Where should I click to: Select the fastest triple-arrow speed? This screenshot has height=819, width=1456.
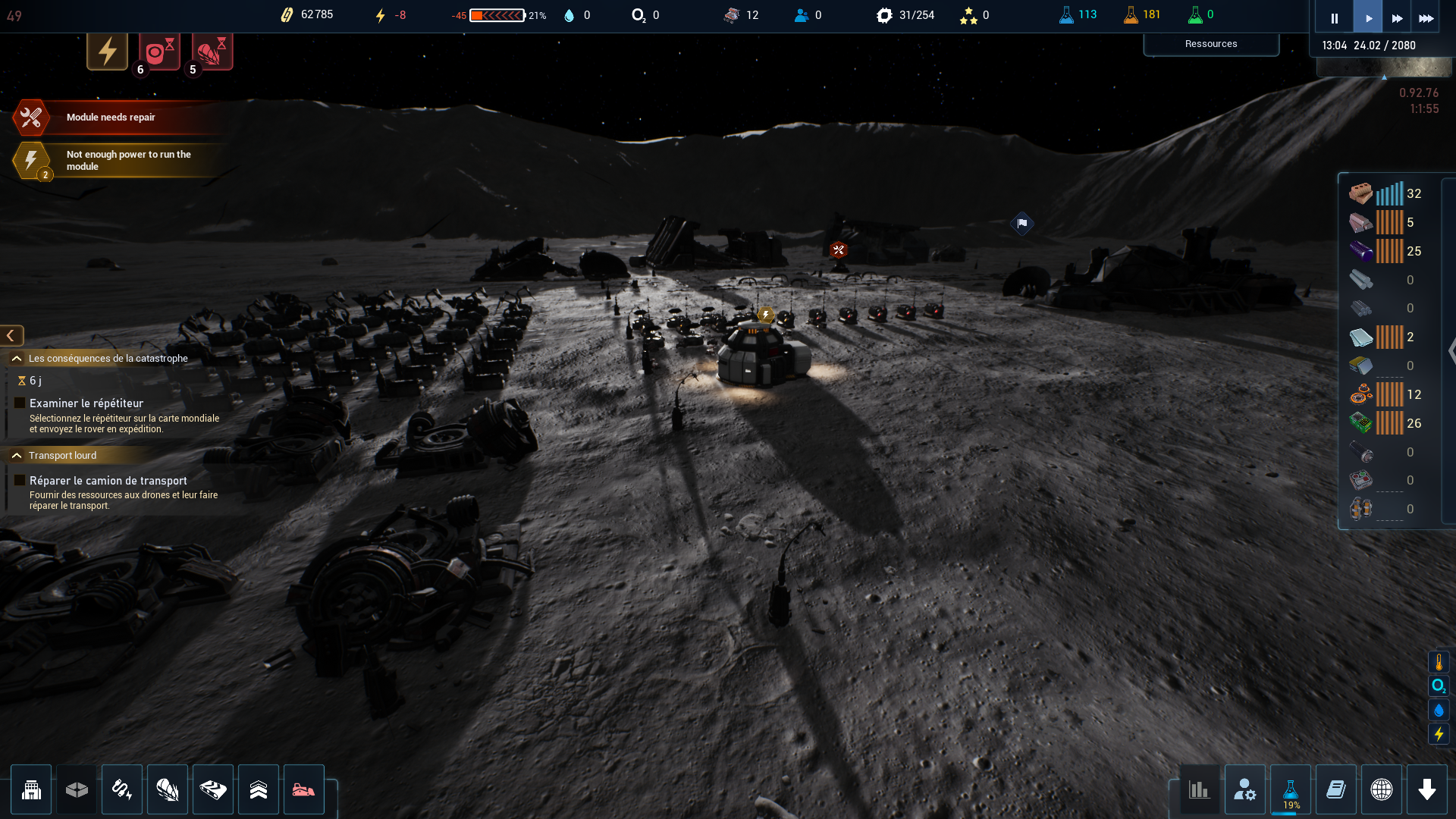(1426, 18)
